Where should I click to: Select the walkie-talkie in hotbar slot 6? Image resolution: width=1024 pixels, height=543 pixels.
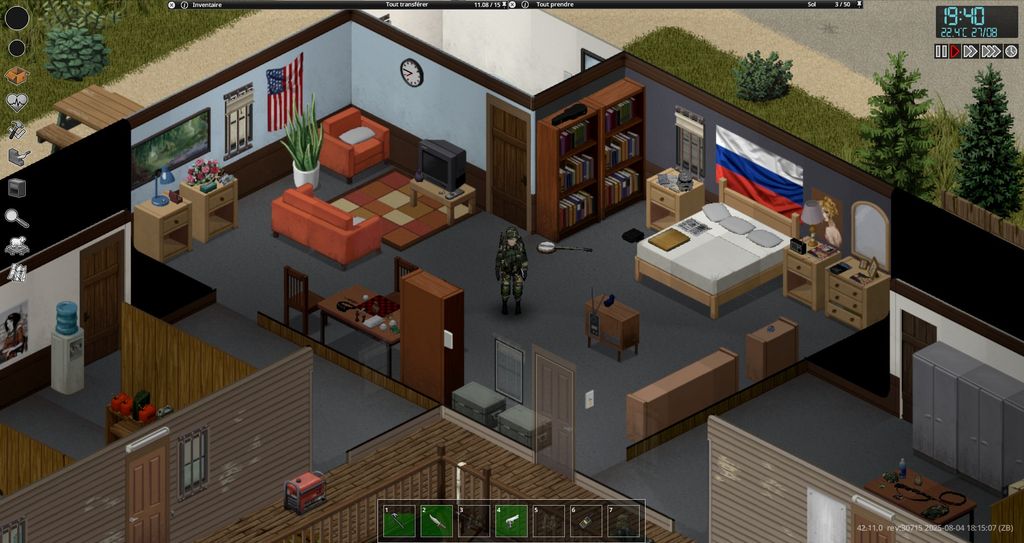[x=587, y=521]
